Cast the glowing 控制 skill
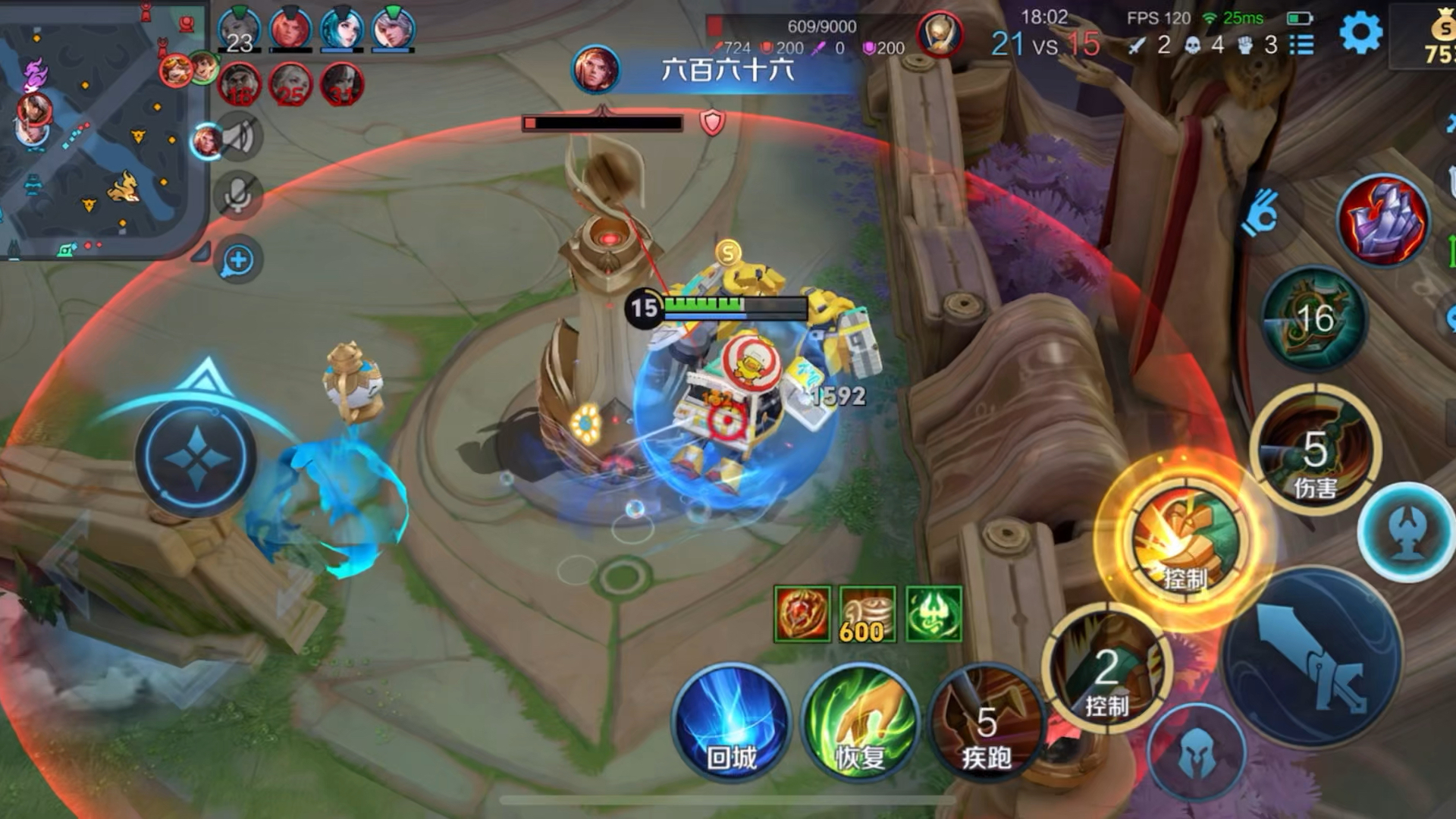 (x=1185, y=540)
